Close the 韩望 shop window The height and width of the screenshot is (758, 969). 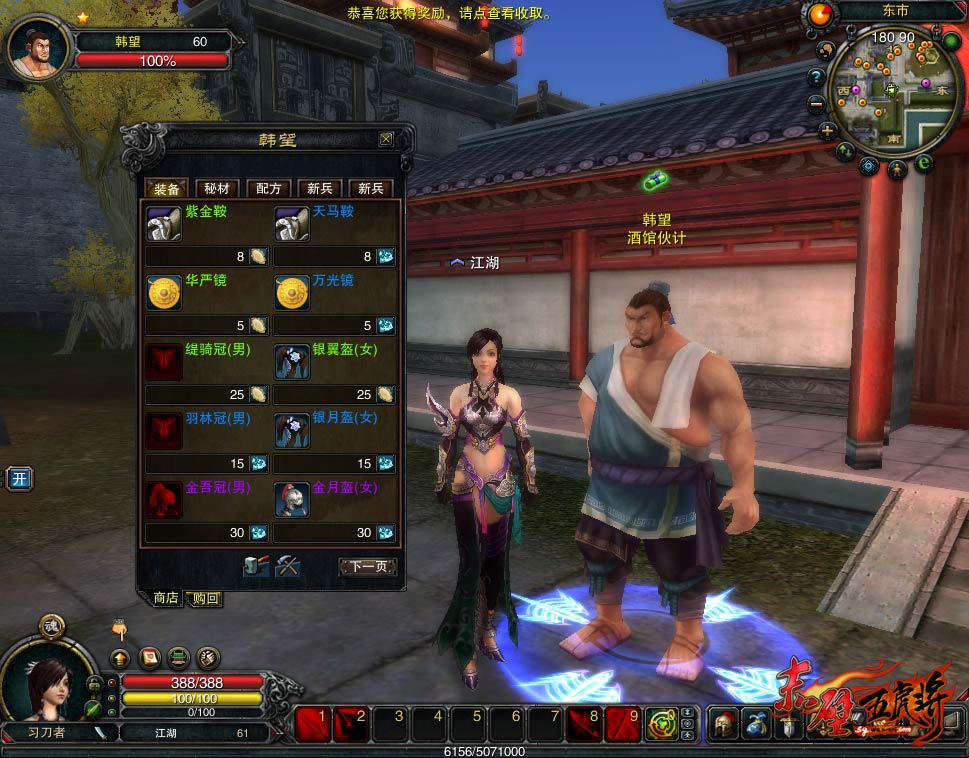[386, 139]
